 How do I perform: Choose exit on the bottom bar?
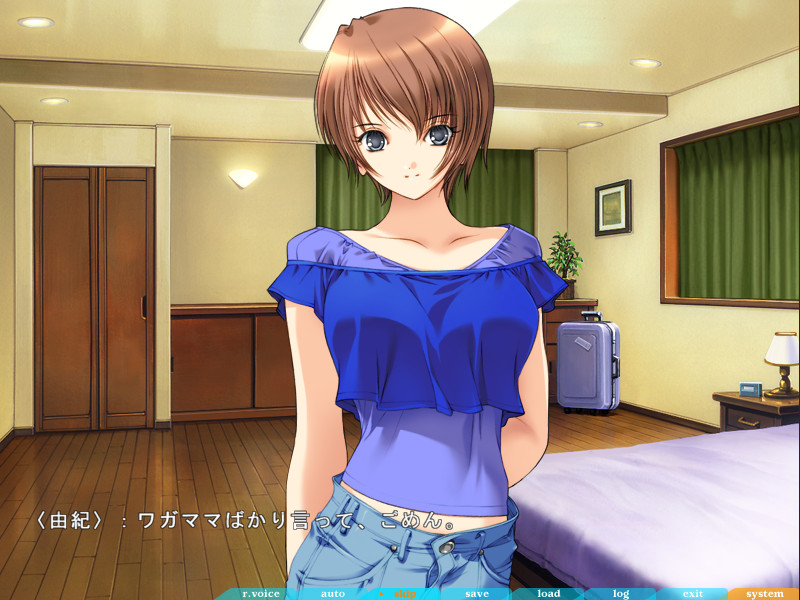tap(692, 593)
